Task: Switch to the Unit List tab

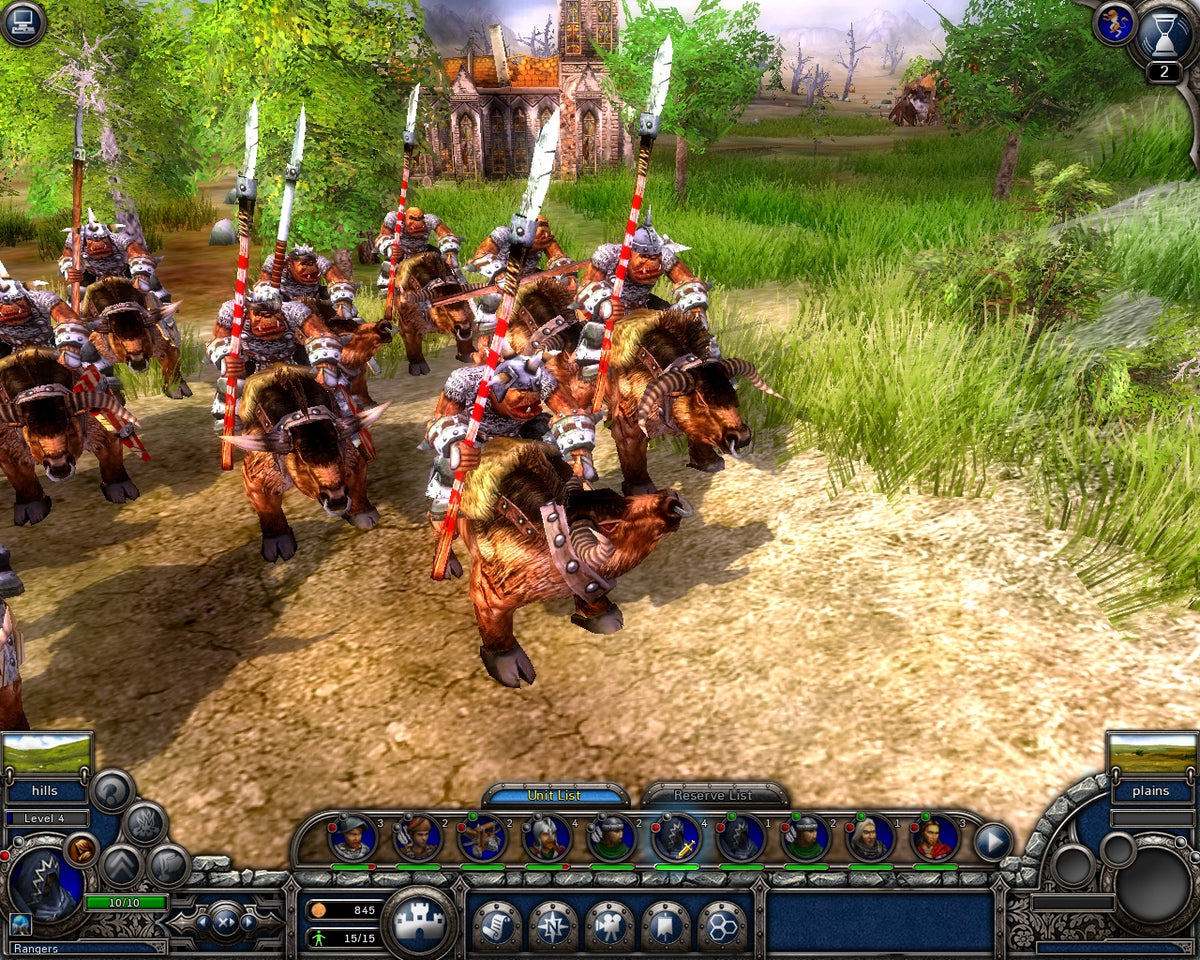Action: pos(555,795)
